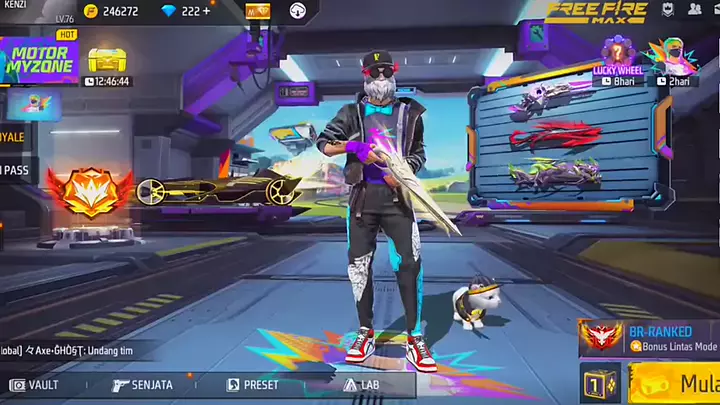Open the Pass menu entry
This screenshot has height=405, width=720.
coord(15,171)
